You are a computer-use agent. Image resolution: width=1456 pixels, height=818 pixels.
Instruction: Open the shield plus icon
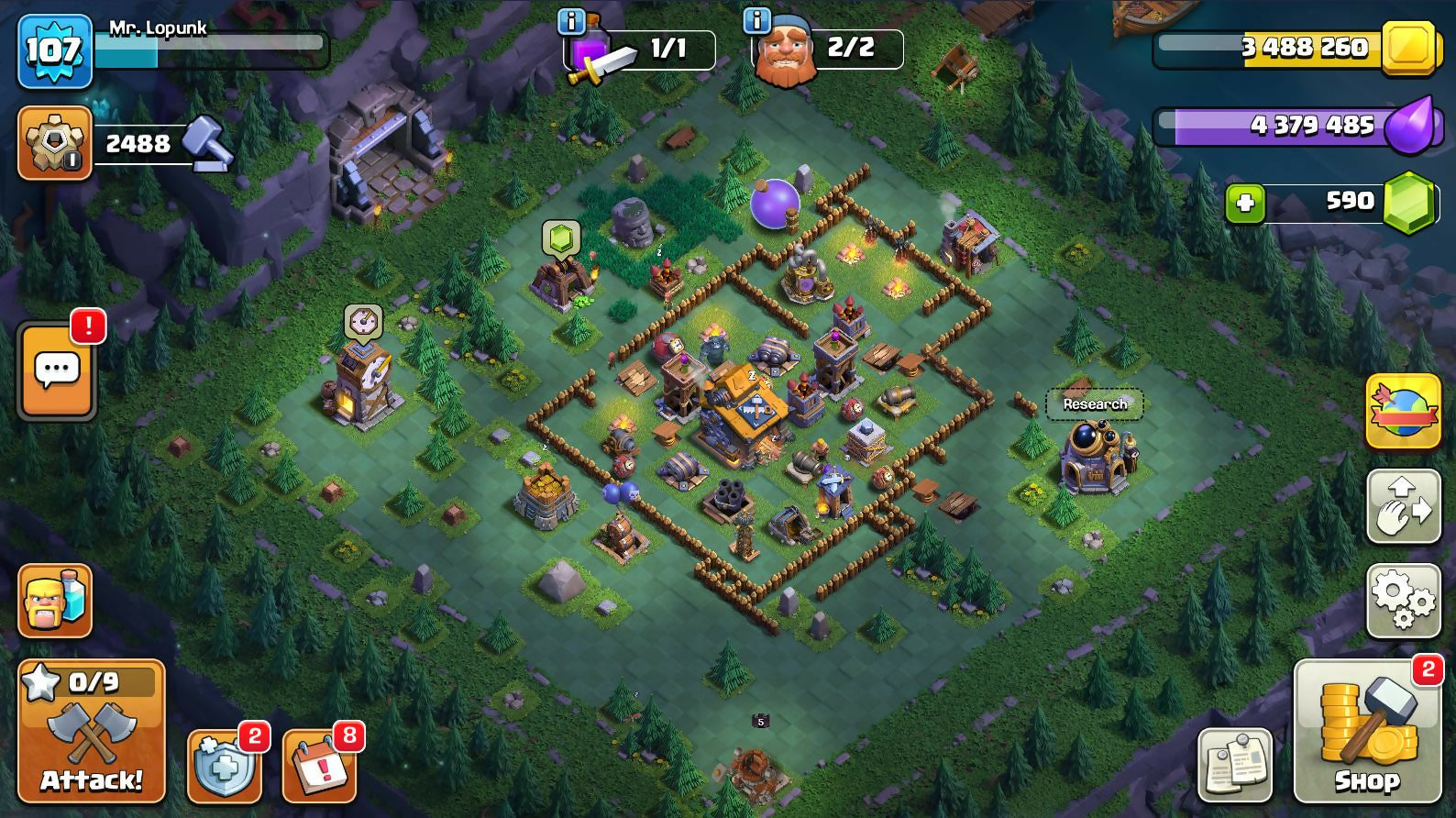tap(224, 767)
